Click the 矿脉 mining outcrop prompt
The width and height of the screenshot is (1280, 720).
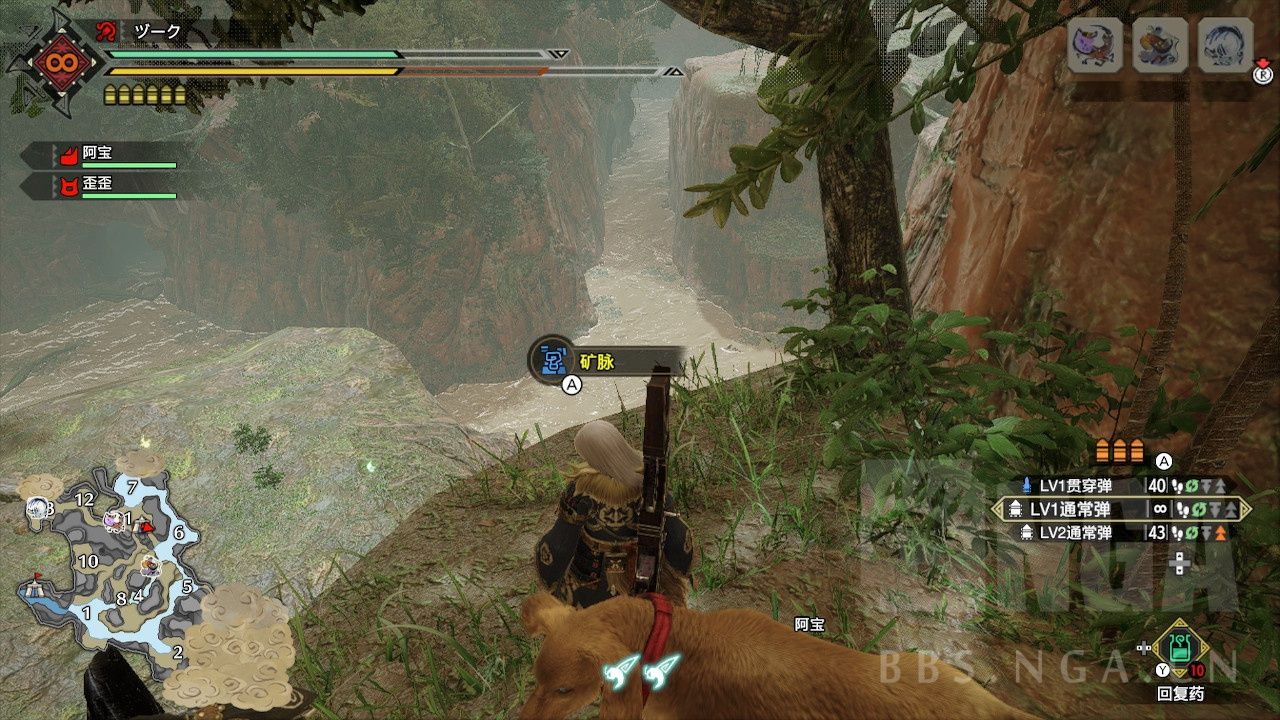coord(600,362)
